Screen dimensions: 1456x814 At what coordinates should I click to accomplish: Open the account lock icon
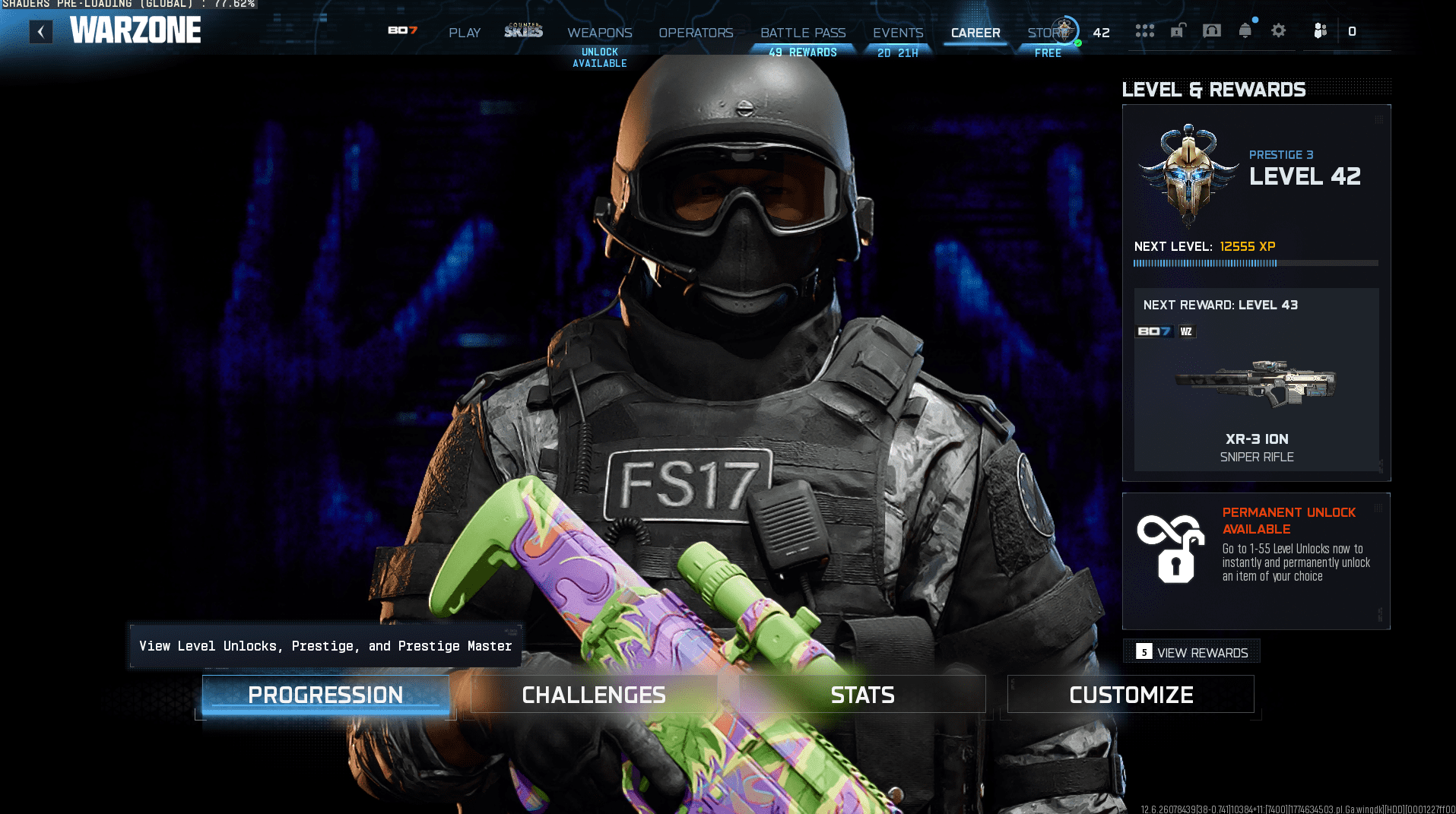pos(1178,30)
